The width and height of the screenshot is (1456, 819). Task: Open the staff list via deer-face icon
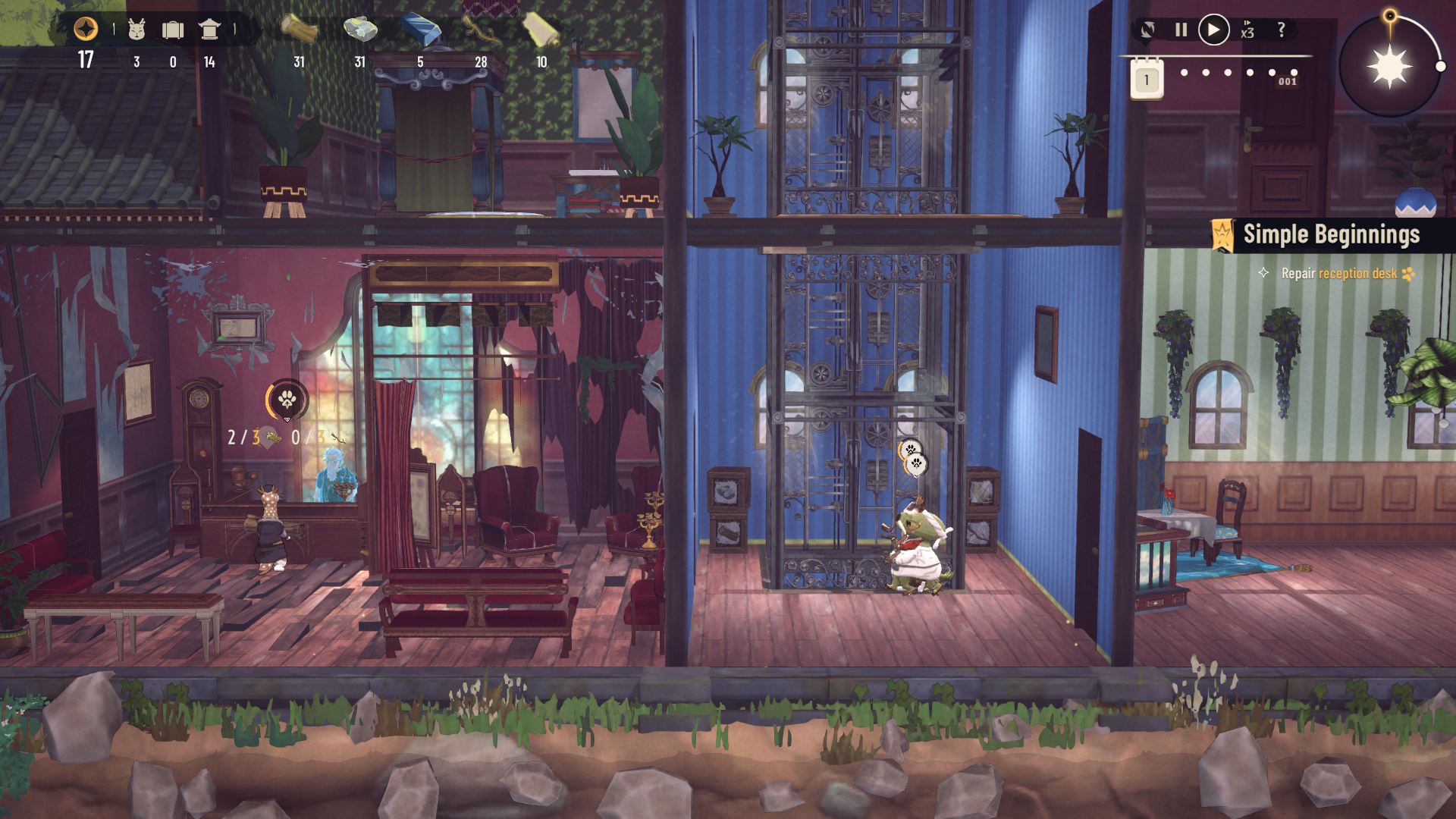coord(136,30)
